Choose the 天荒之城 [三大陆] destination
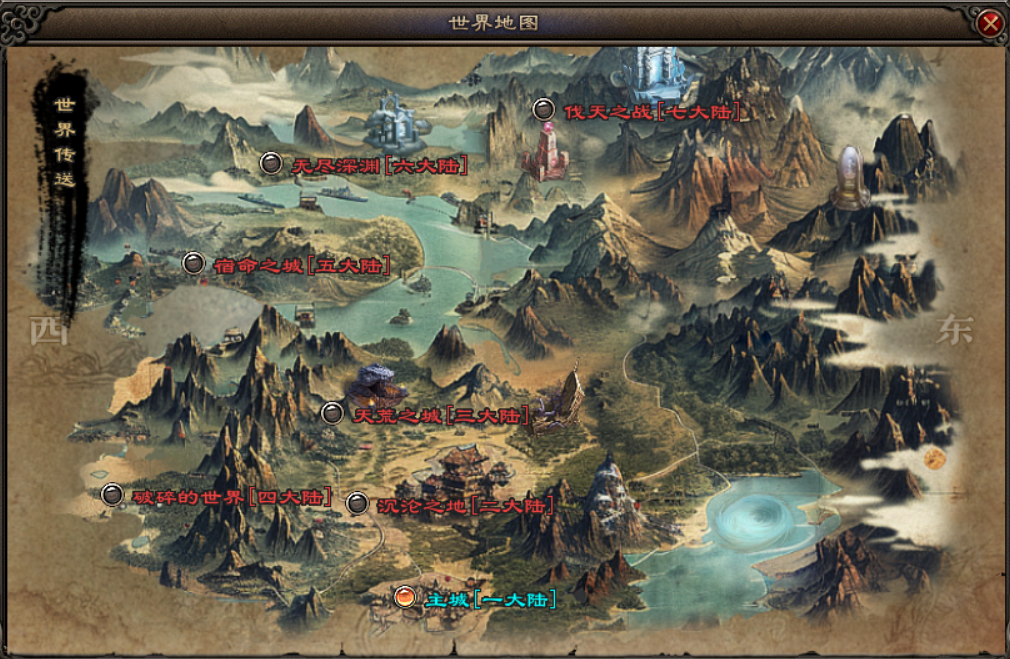This screenshot has height=659, width=1010. (x=333, y=412)
